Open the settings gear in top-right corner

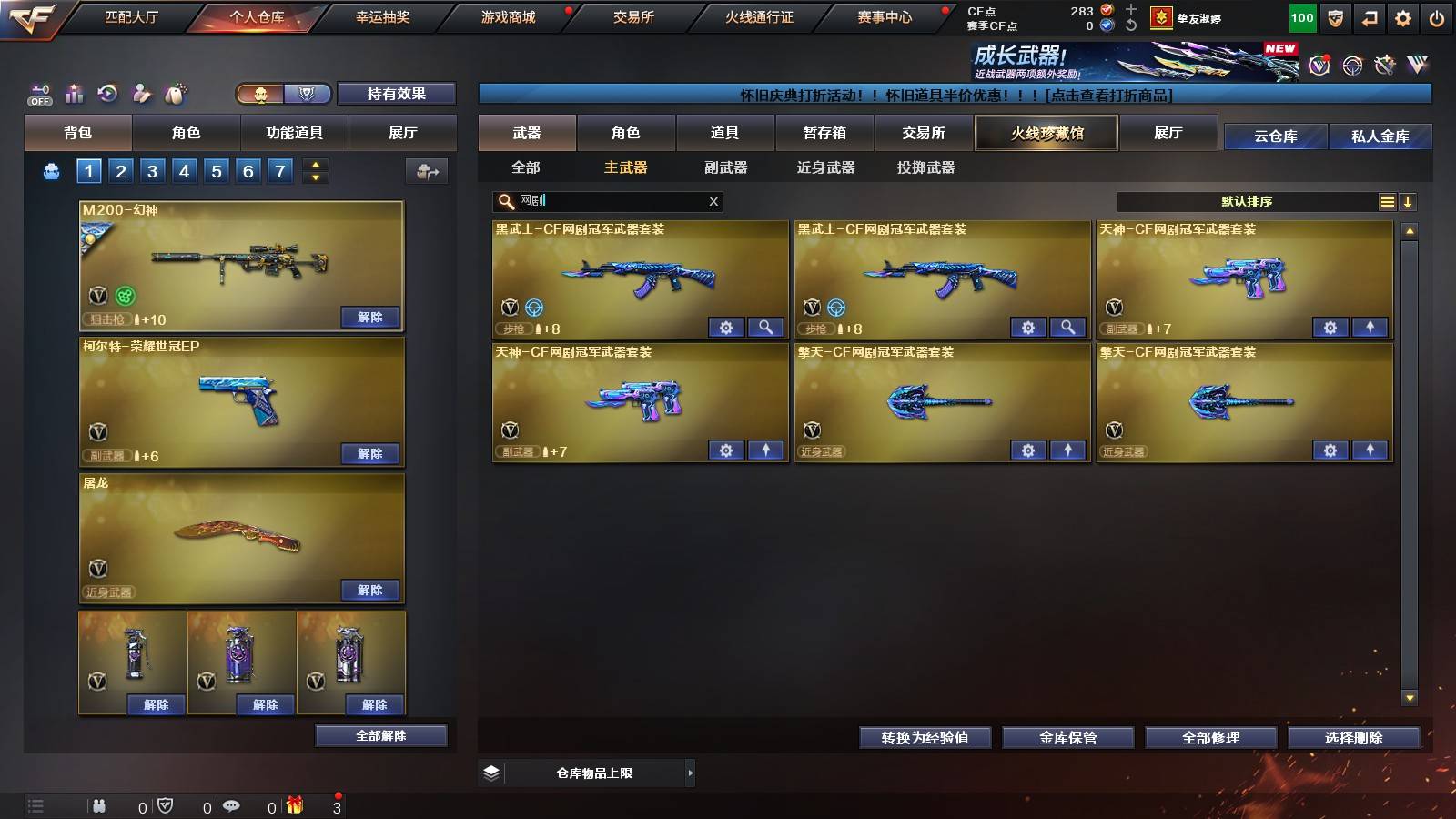point(1402,16)
